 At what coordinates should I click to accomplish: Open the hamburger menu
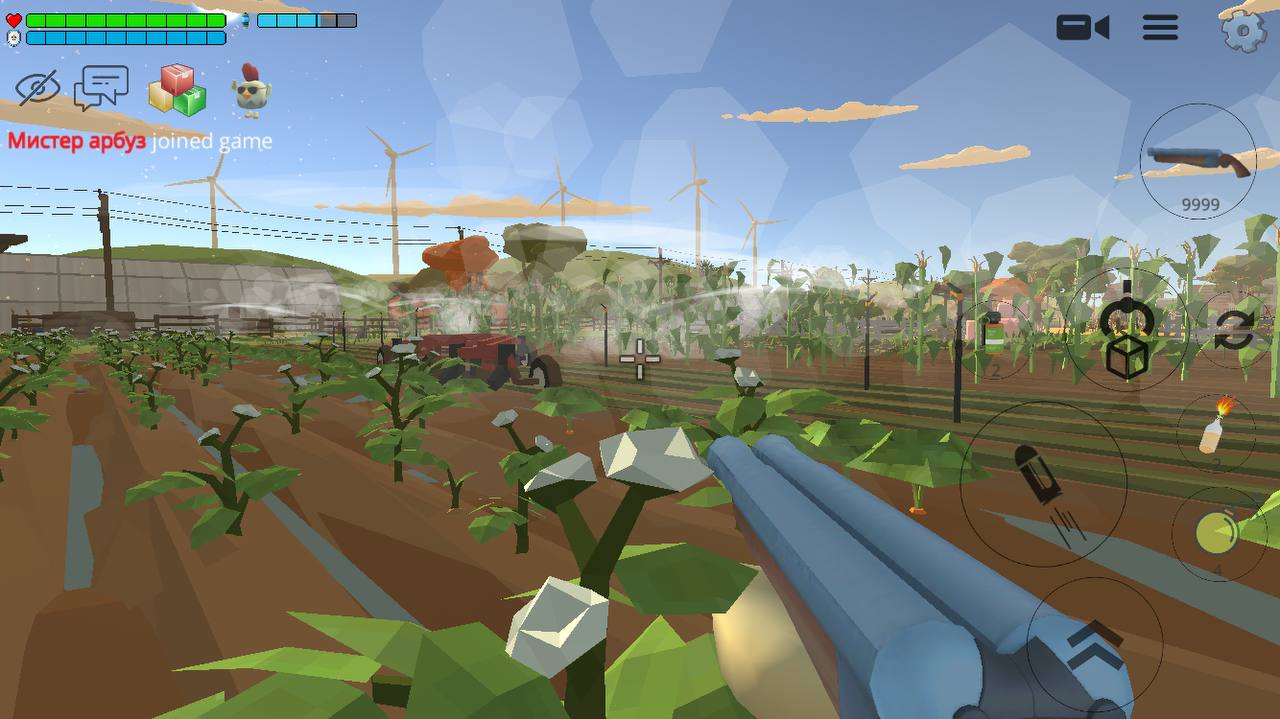(x=1160, y=27)
